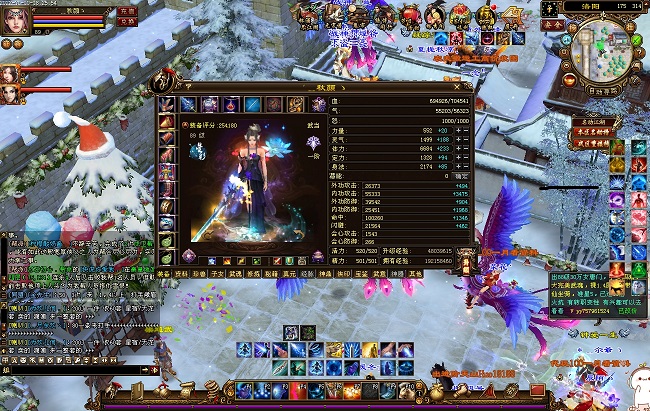Click the 确定 confirm button beside 潜能
Screen dimensions: 650x411
point(460,175)
